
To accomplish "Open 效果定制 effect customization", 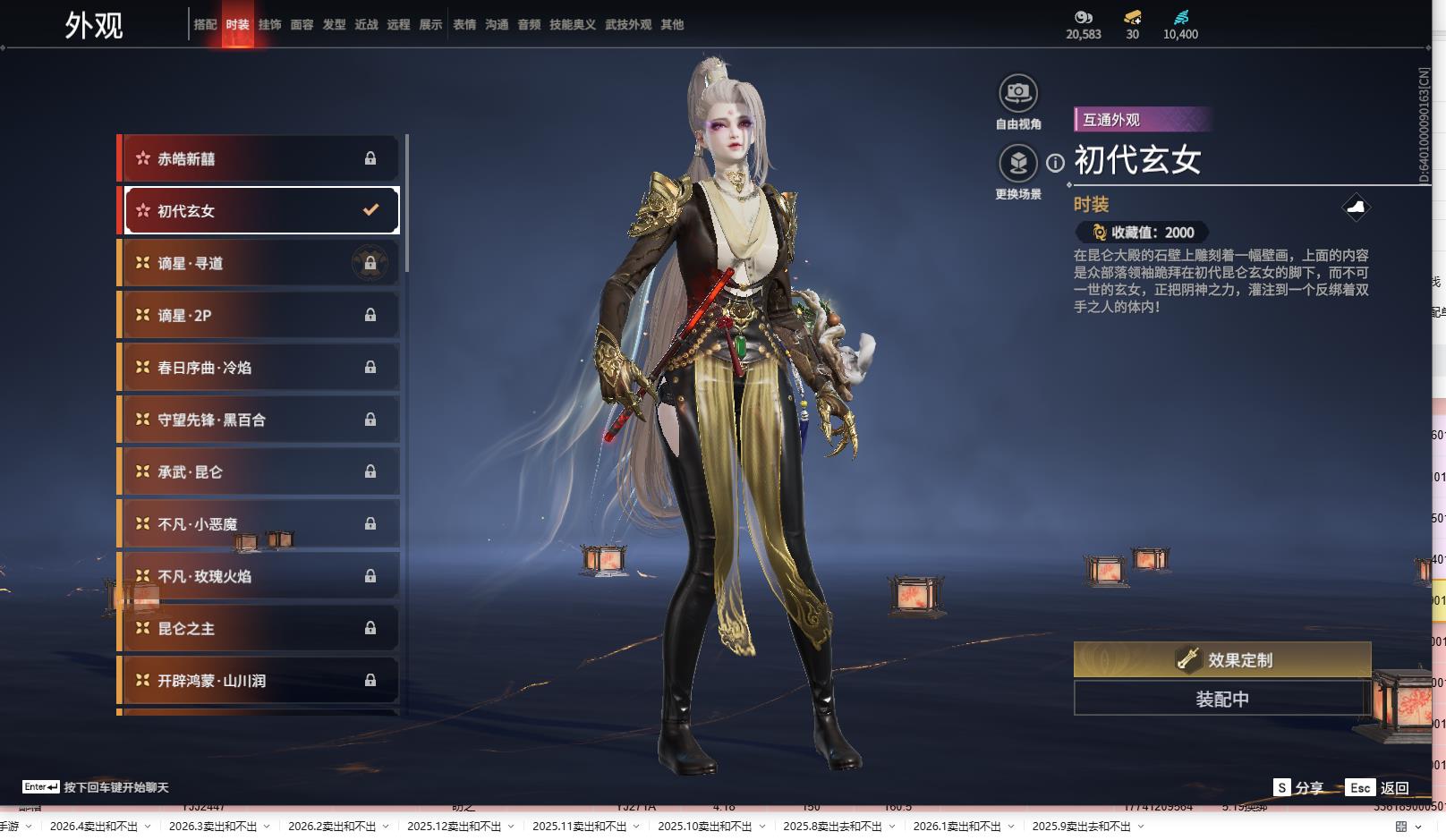I will (1221, 660).
